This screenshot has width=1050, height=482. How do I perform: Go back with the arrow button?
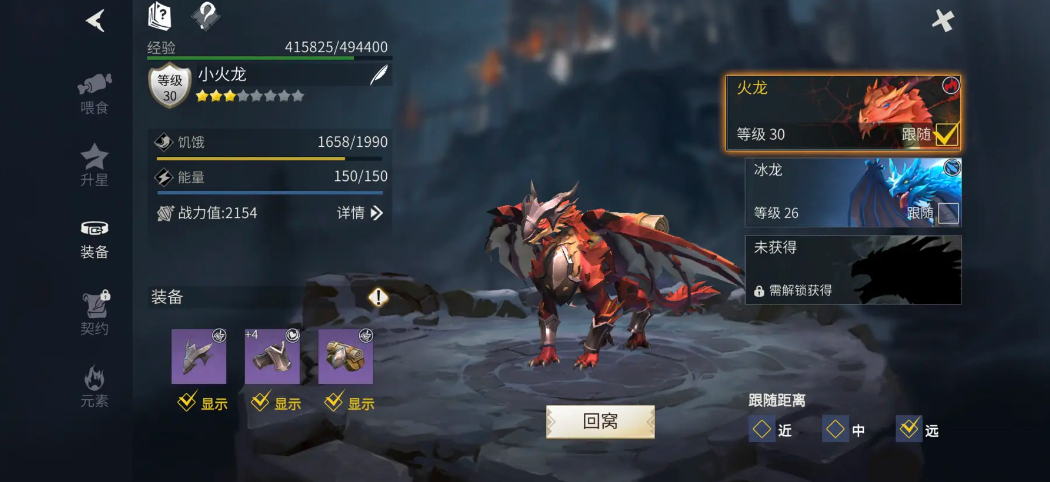click(95, 20)
